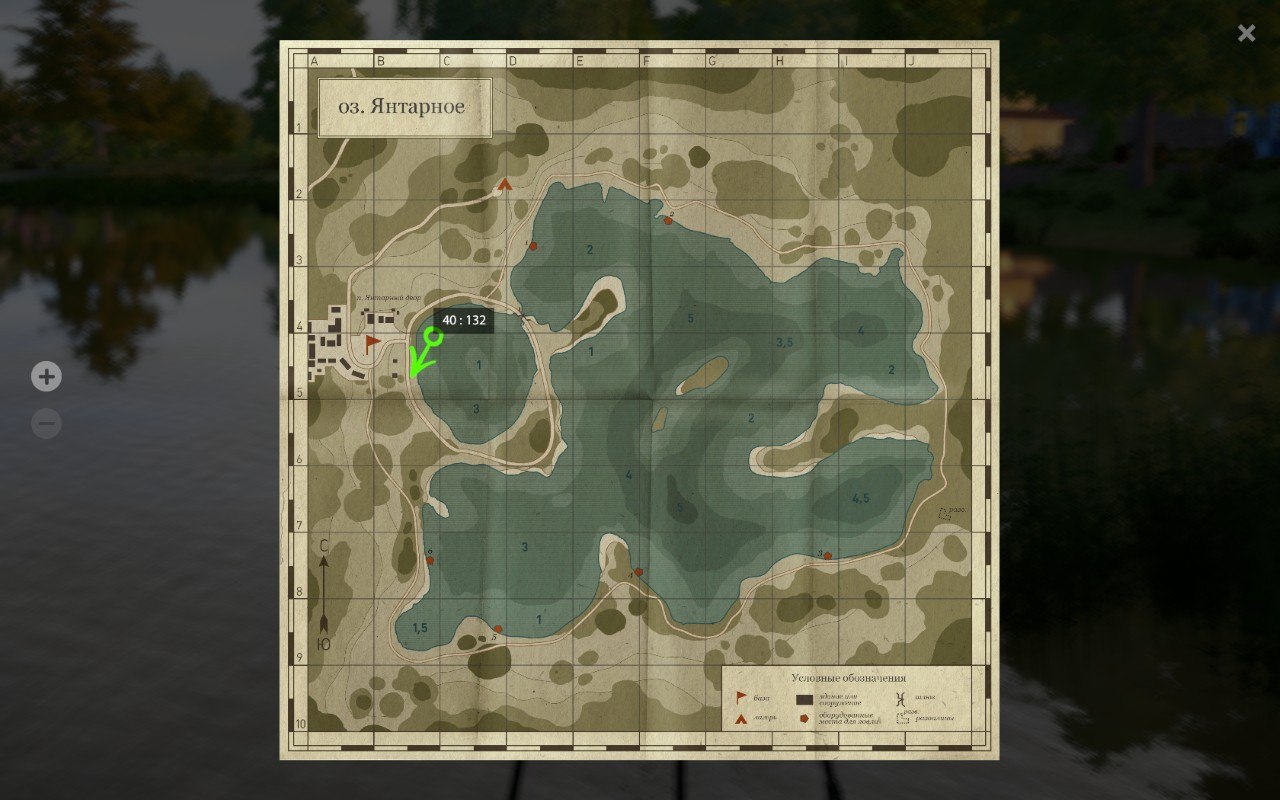Zoom out with the minus button
The height and width of the screenshot is (800, 1280).
pyautogui.click(x=45, y=424)
